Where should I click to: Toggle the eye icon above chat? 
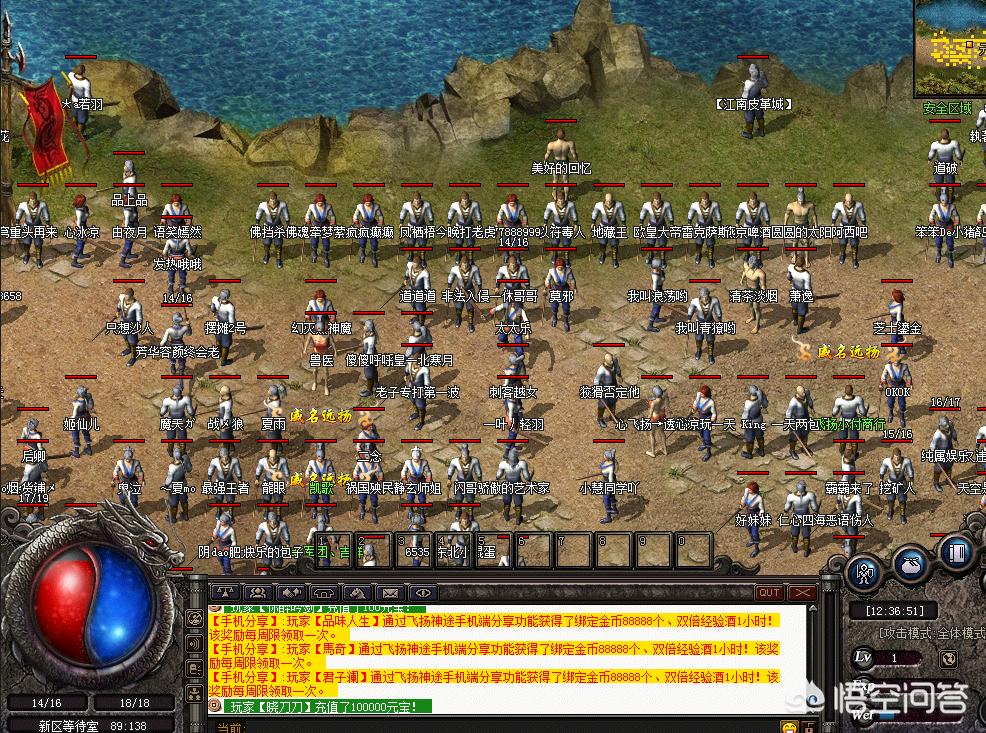(423, 592)
